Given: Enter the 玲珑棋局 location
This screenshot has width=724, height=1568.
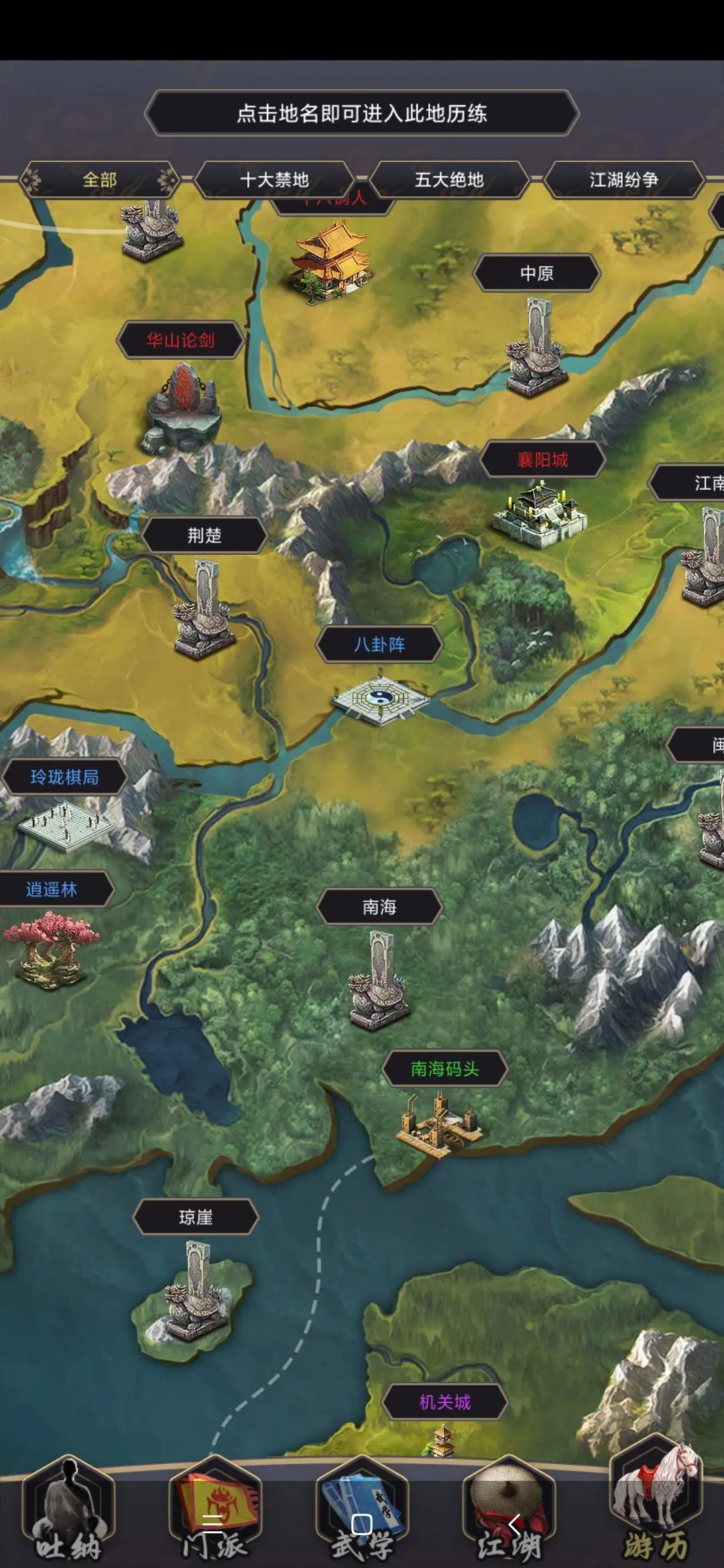Looking at the screenshot, I should click(64, 777).
